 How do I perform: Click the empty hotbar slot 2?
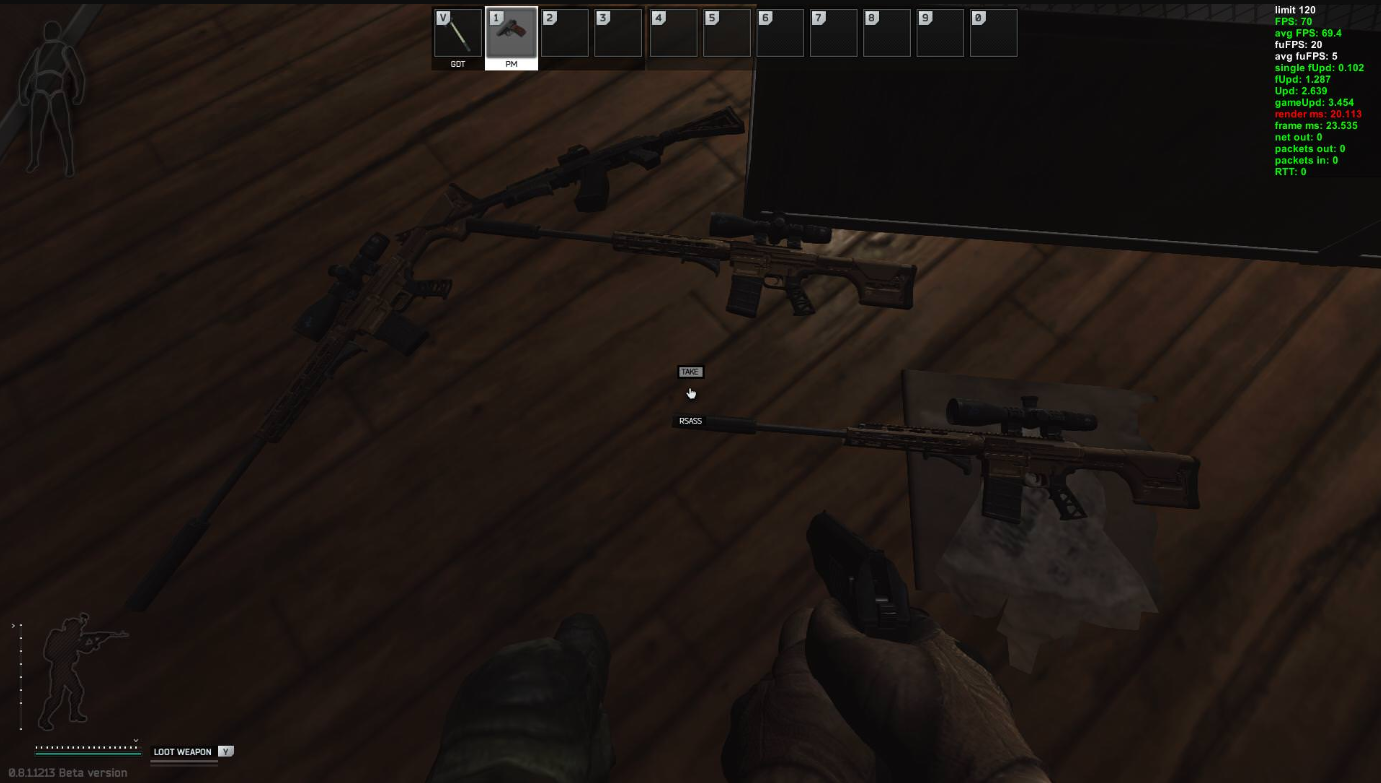click(x=564, y=32)
